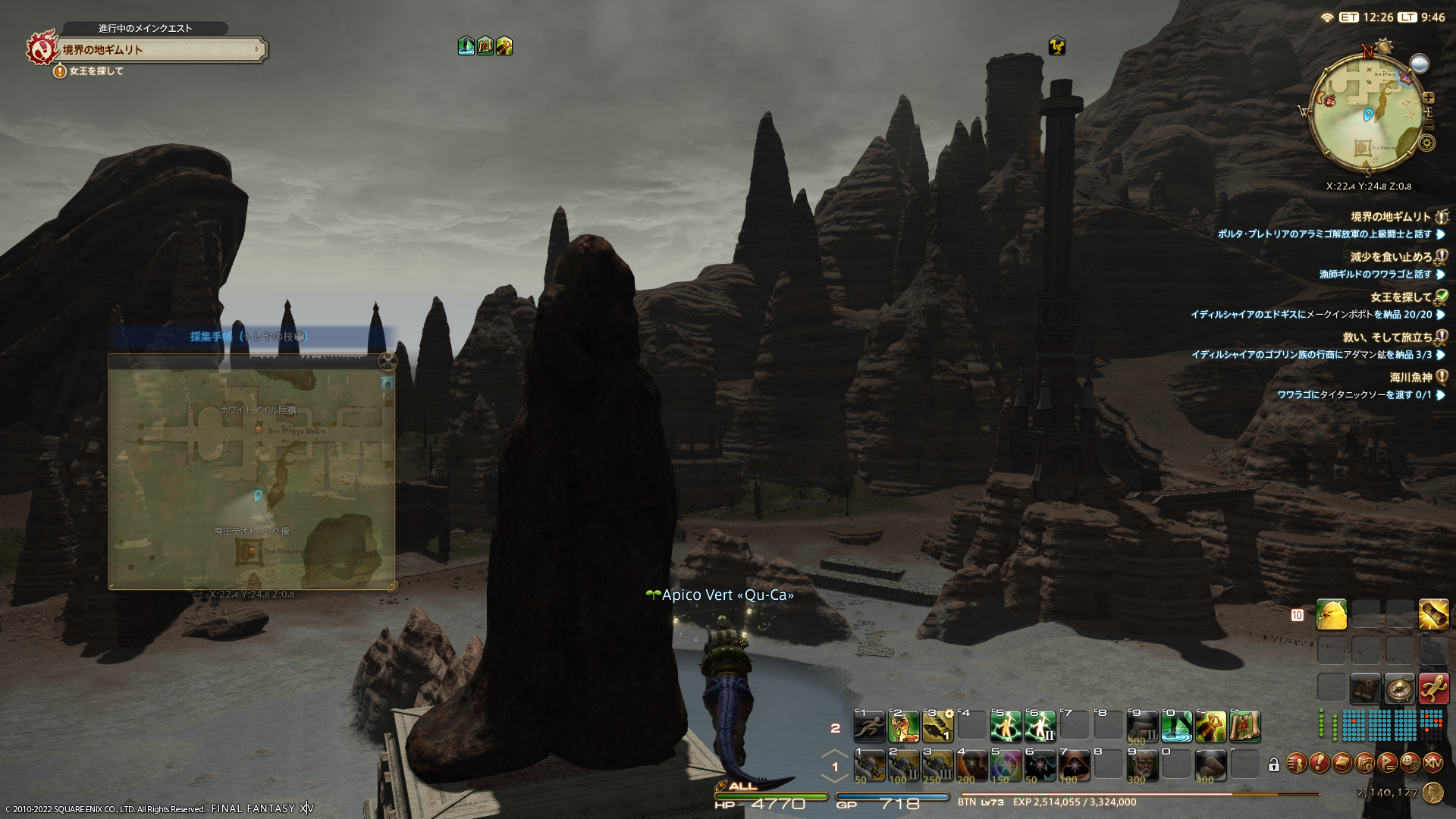Viewport: 1456px width, 819px height.
Task: Activate the treasure map with red star action
Action: 1245,726
